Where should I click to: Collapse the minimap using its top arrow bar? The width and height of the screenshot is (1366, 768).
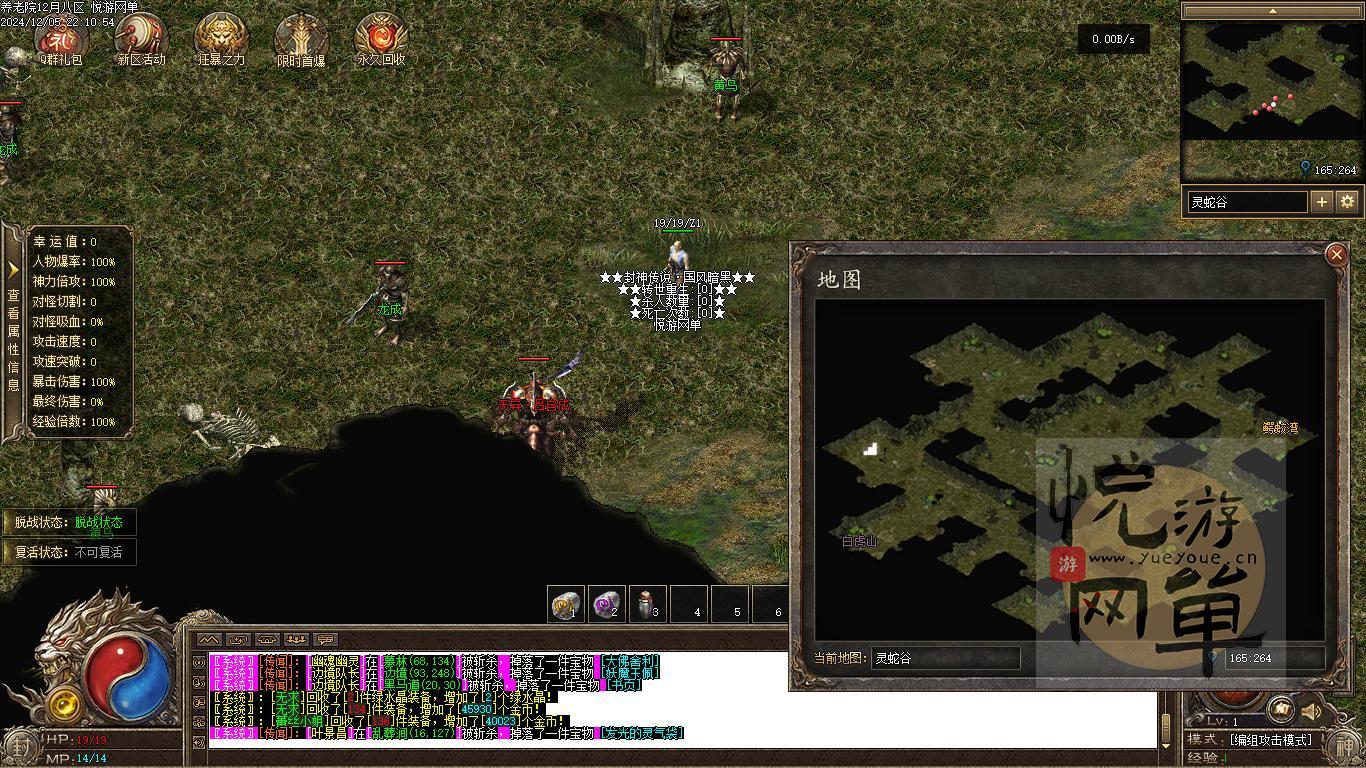1272,11
